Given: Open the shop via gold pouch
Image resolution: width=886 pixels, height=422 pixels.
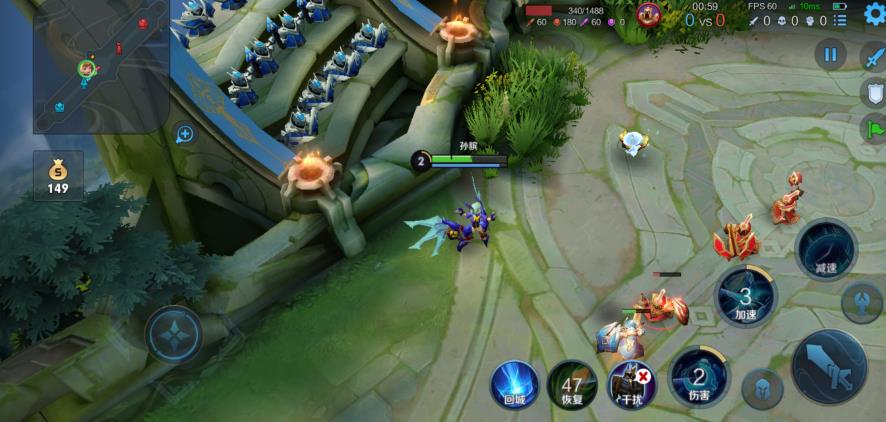Looking at the screenshot, I should coord(58,176).
